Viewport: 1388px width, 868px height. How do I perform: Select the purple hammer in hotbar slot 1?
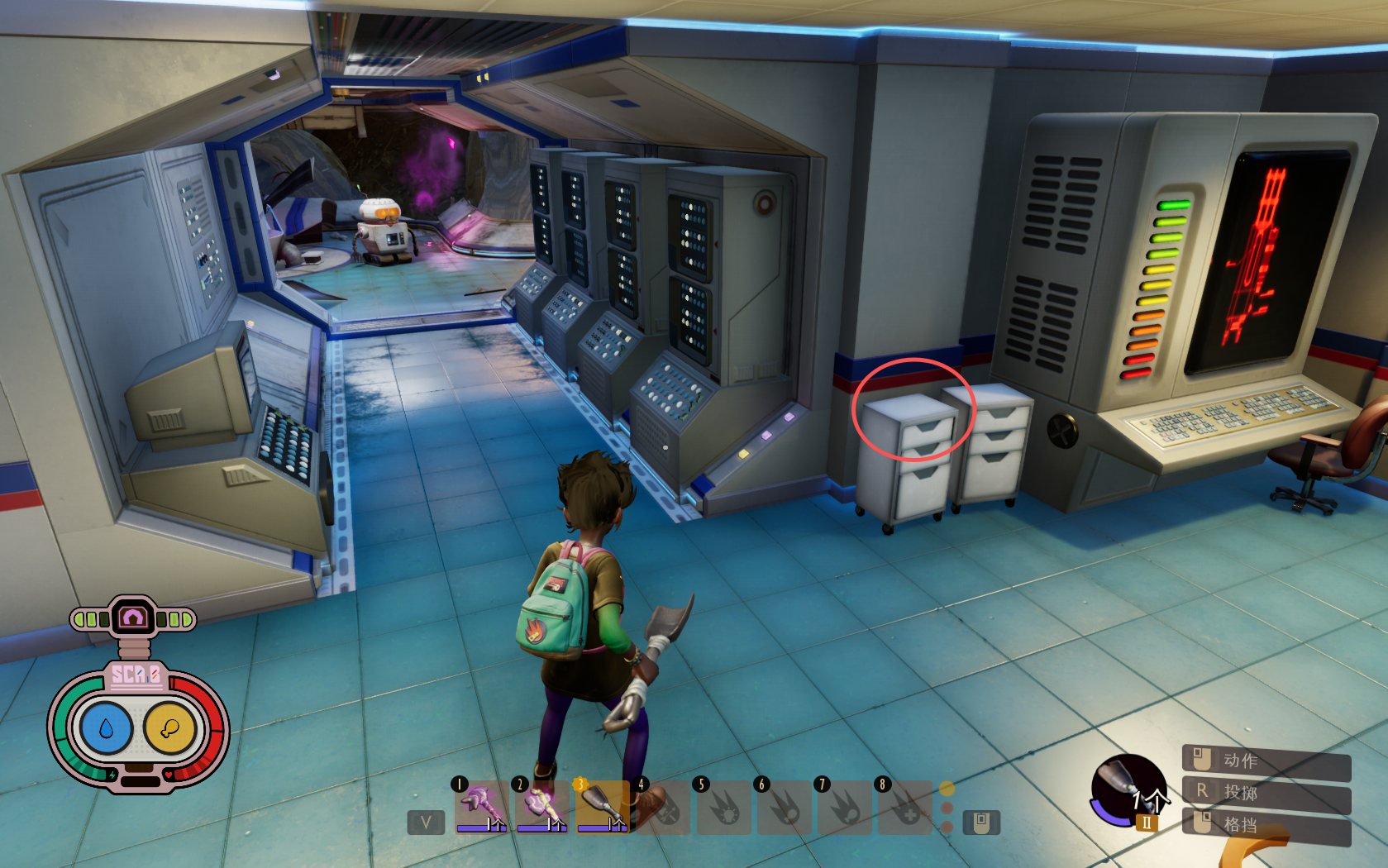pos(481,806)
